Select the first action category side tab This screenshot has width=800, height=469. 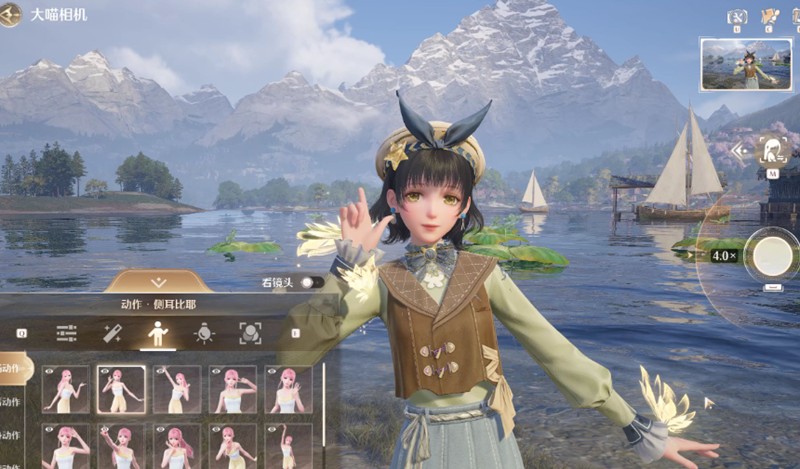point(15,368)
